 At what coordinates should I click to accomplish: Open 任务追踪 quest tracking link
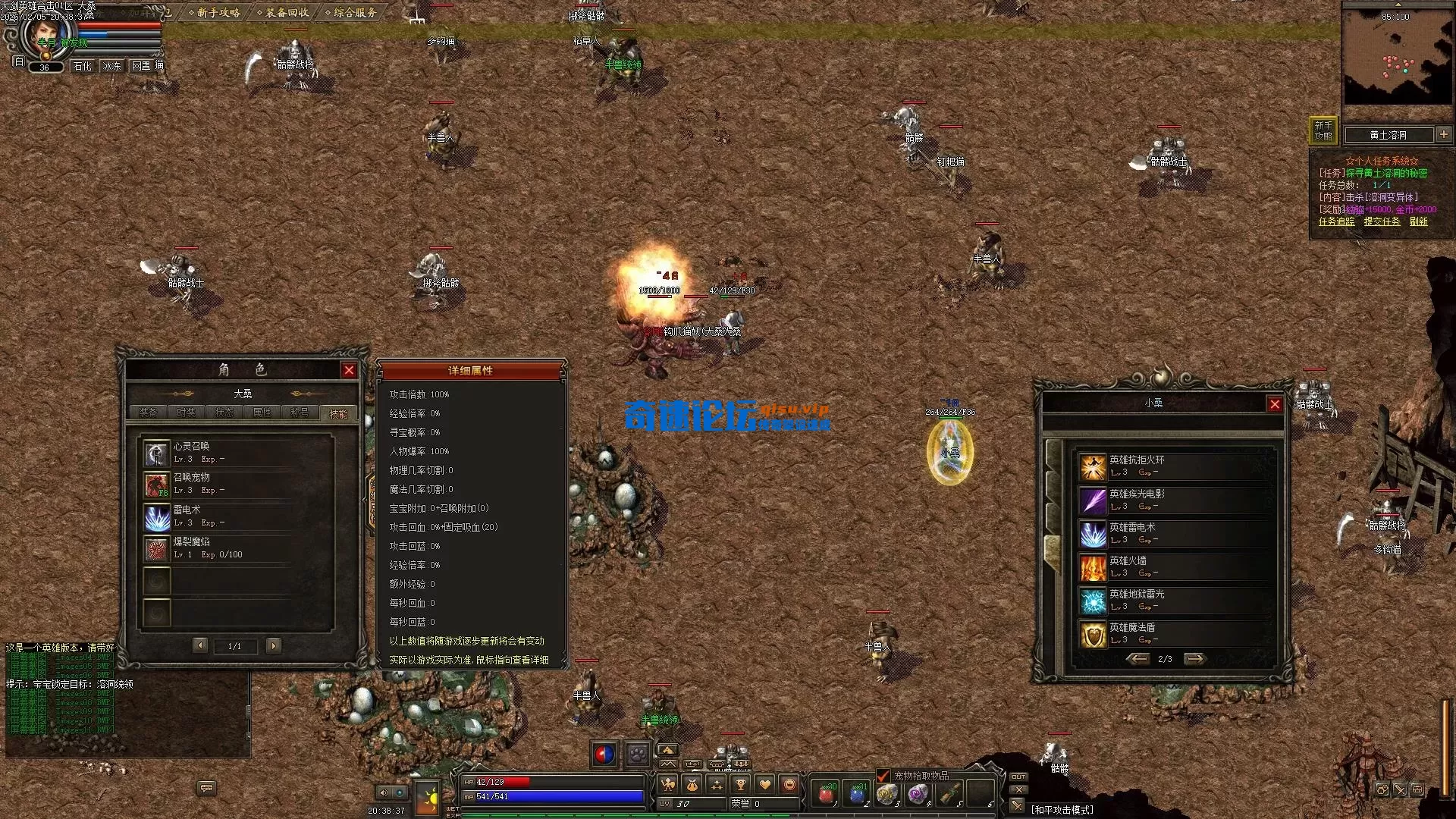coord(1336,221)
